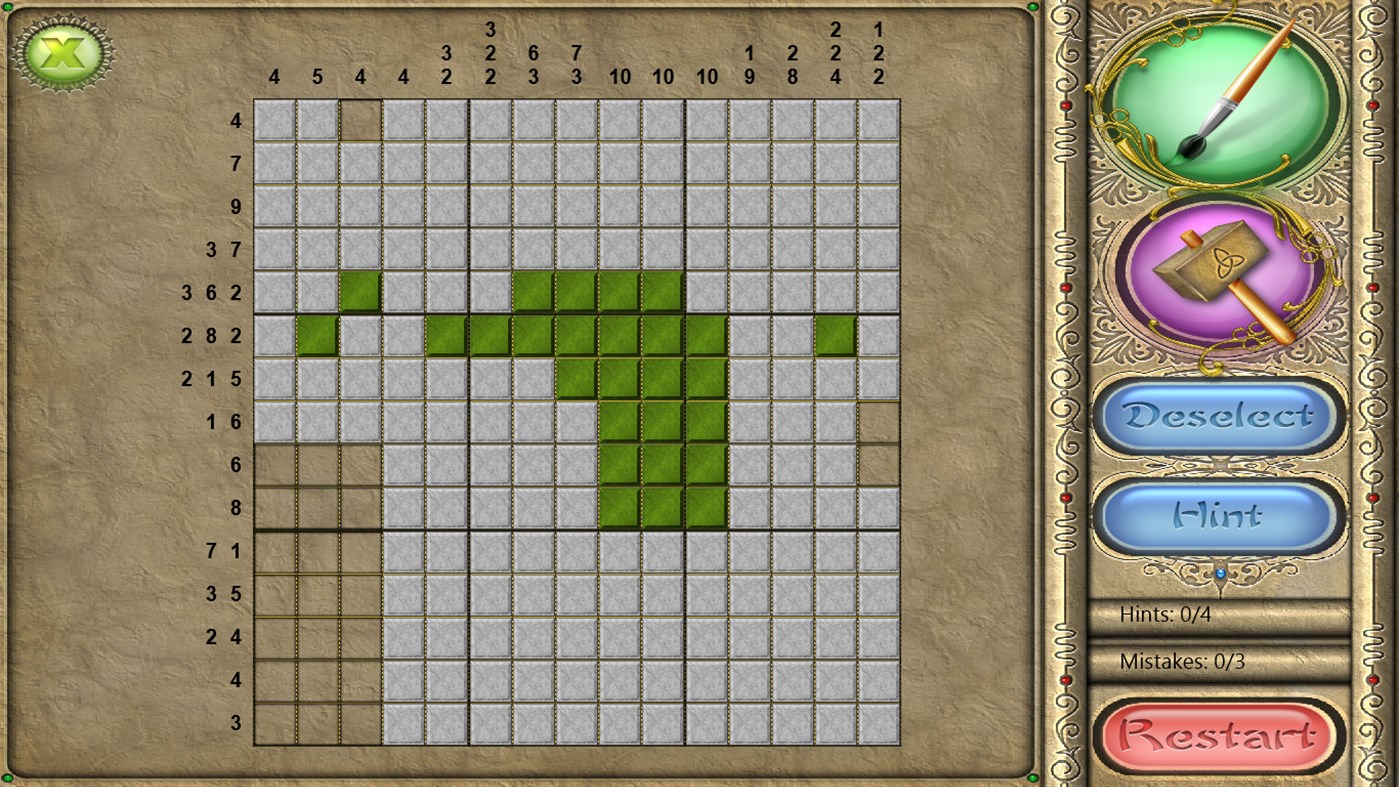Fill the top-left grid cell
Screen dimensions: 1399x787
[275, 120]
